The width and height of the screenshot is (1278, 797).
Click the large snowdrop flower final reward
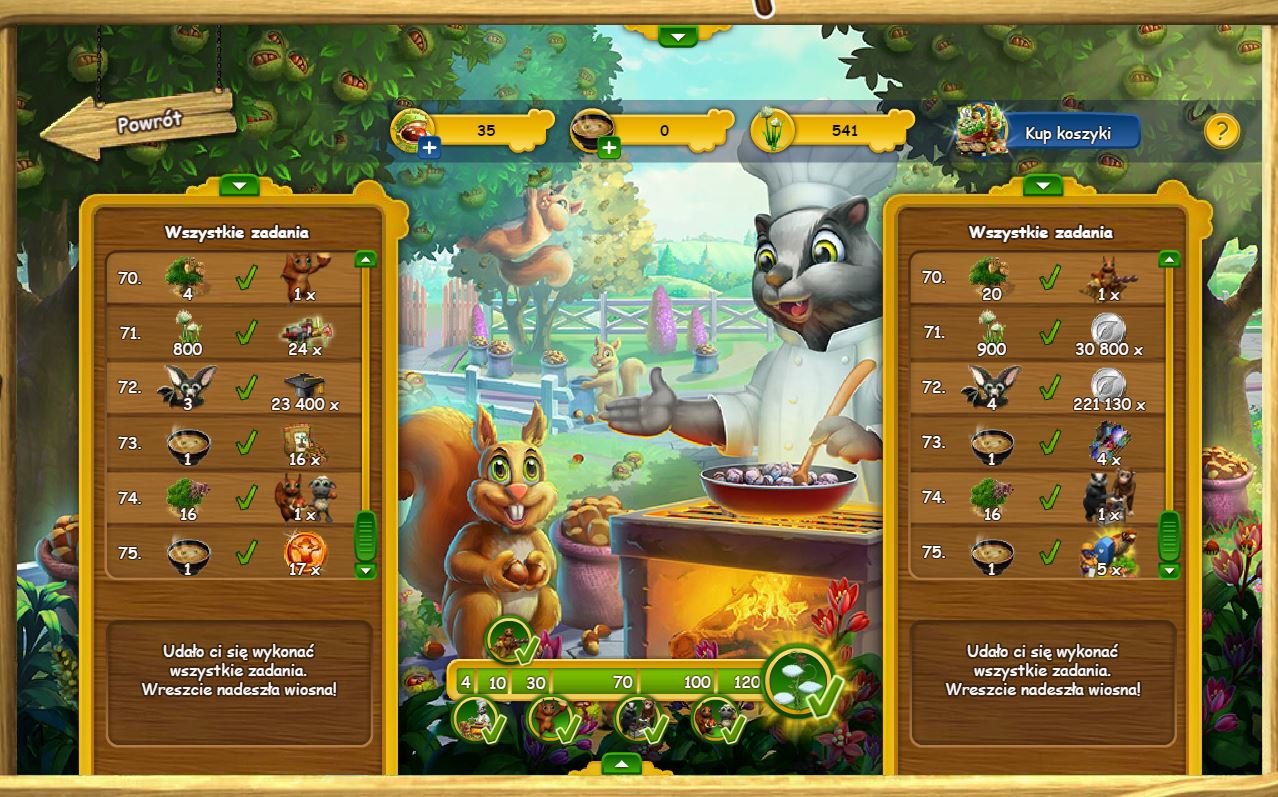click(x=801, y=680)
